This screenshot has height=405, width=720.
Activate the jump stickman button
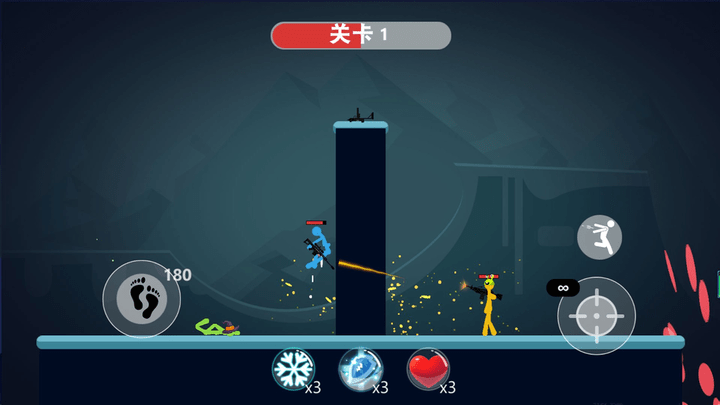599,237
